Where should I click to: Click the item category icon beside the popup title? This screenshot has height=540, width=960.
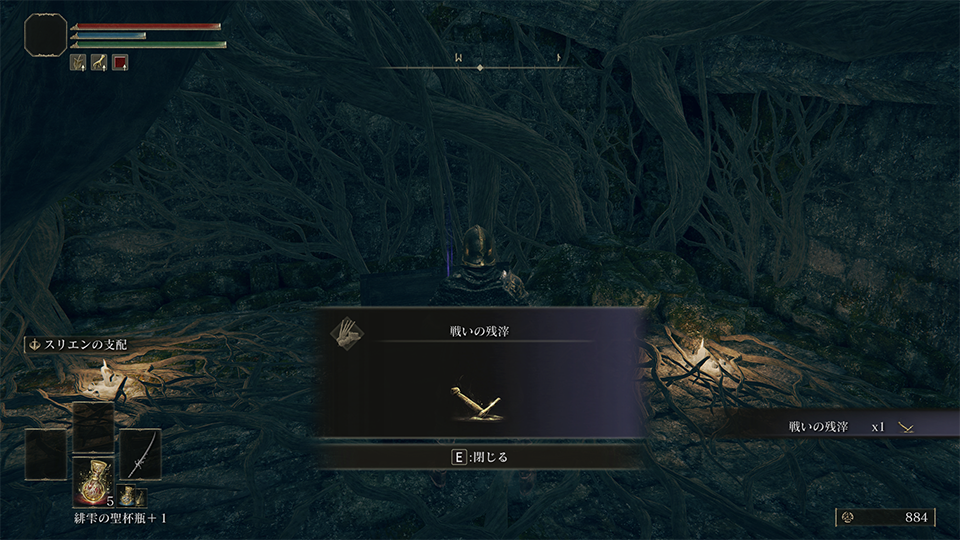coord(347,332)
